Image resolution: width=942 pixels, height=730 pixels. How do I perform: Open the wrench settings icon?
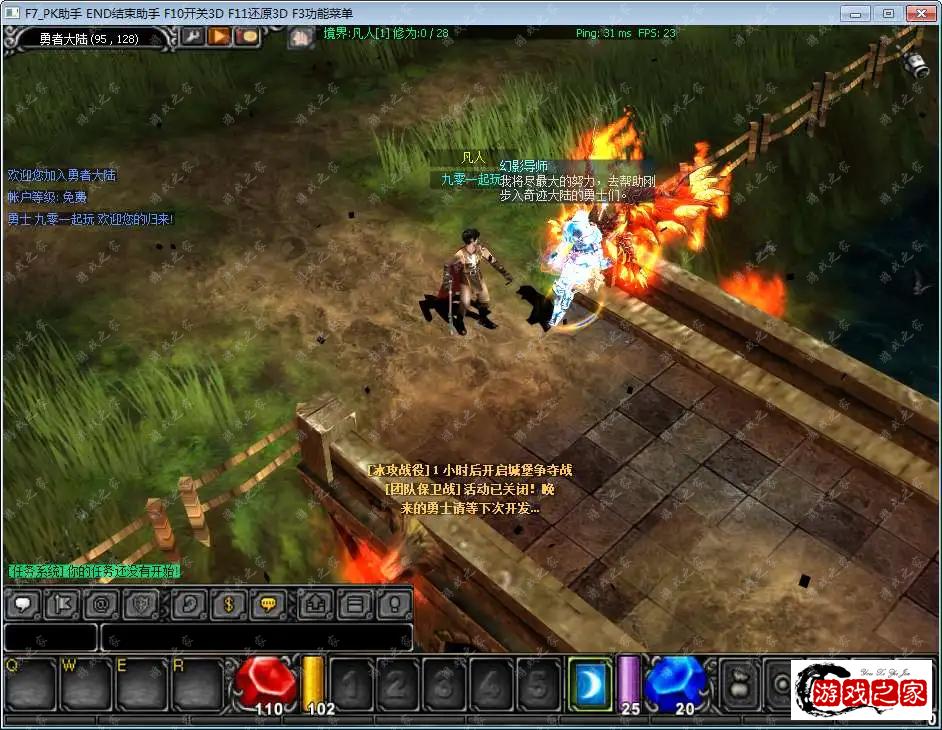click(192, 37)
